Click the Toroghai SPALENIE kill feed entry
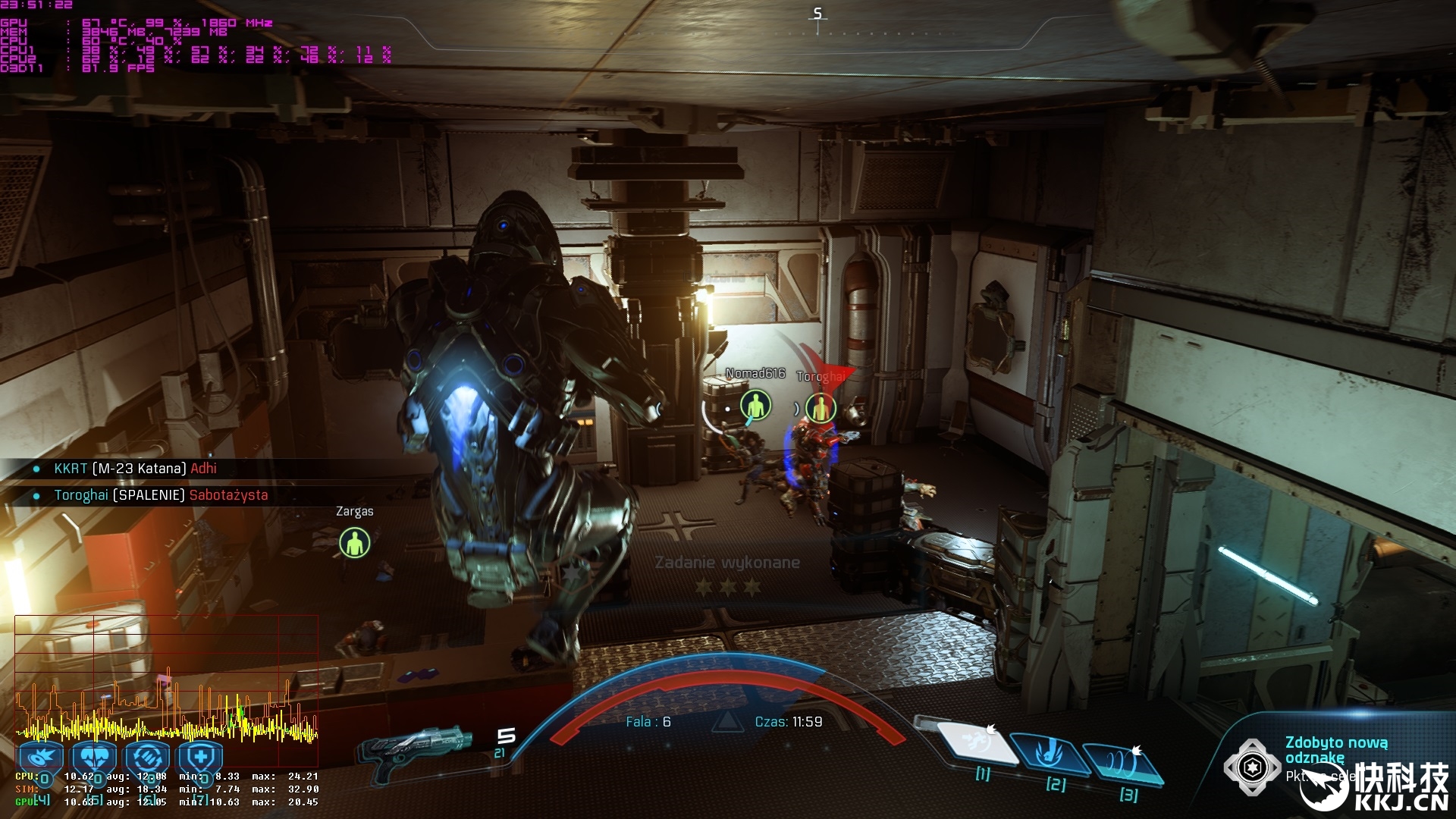The image size is (1456, 819). coord(161,495)
